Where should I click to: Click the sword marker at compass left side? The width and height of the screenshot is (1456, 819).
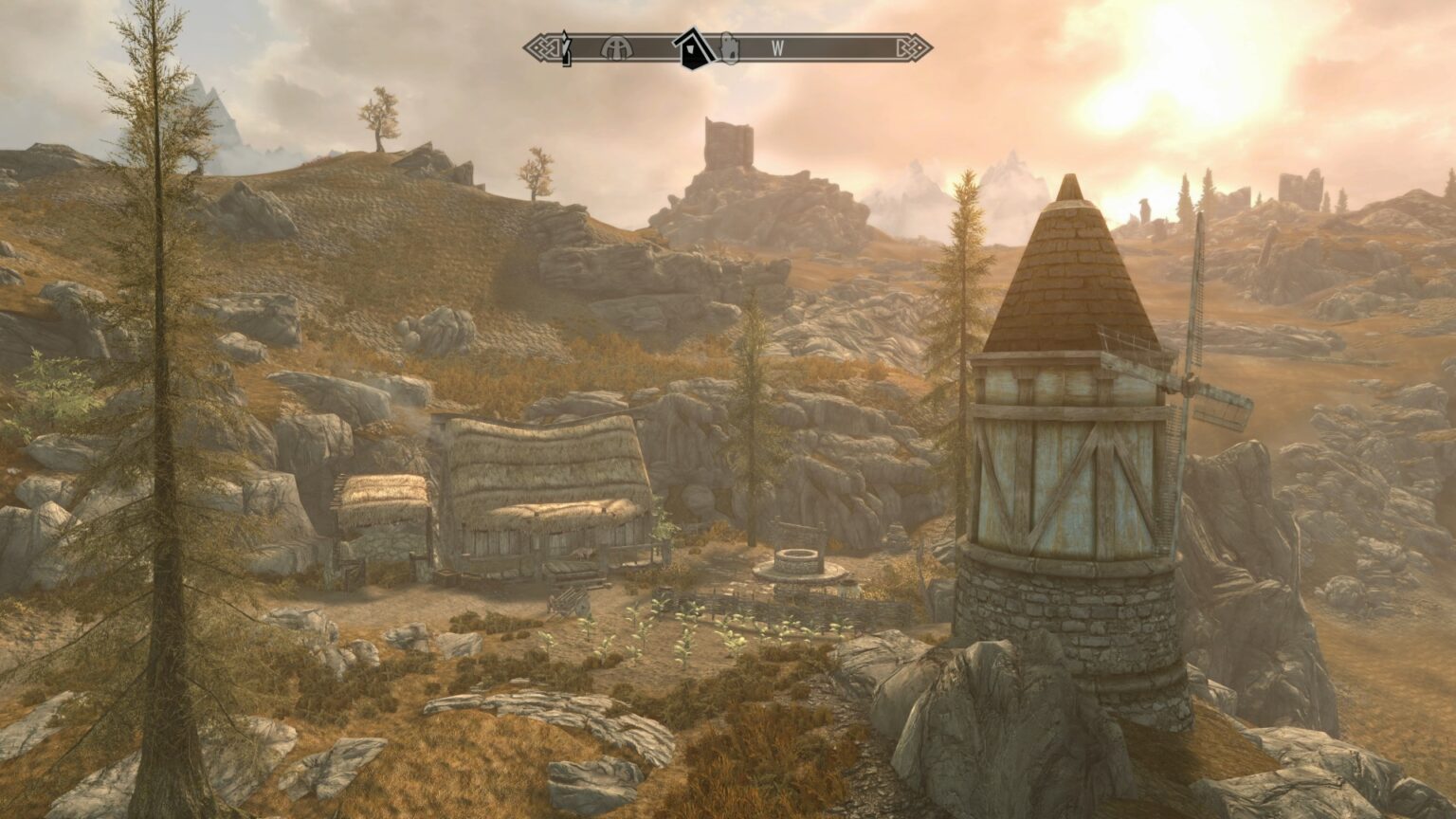point(566,49)
